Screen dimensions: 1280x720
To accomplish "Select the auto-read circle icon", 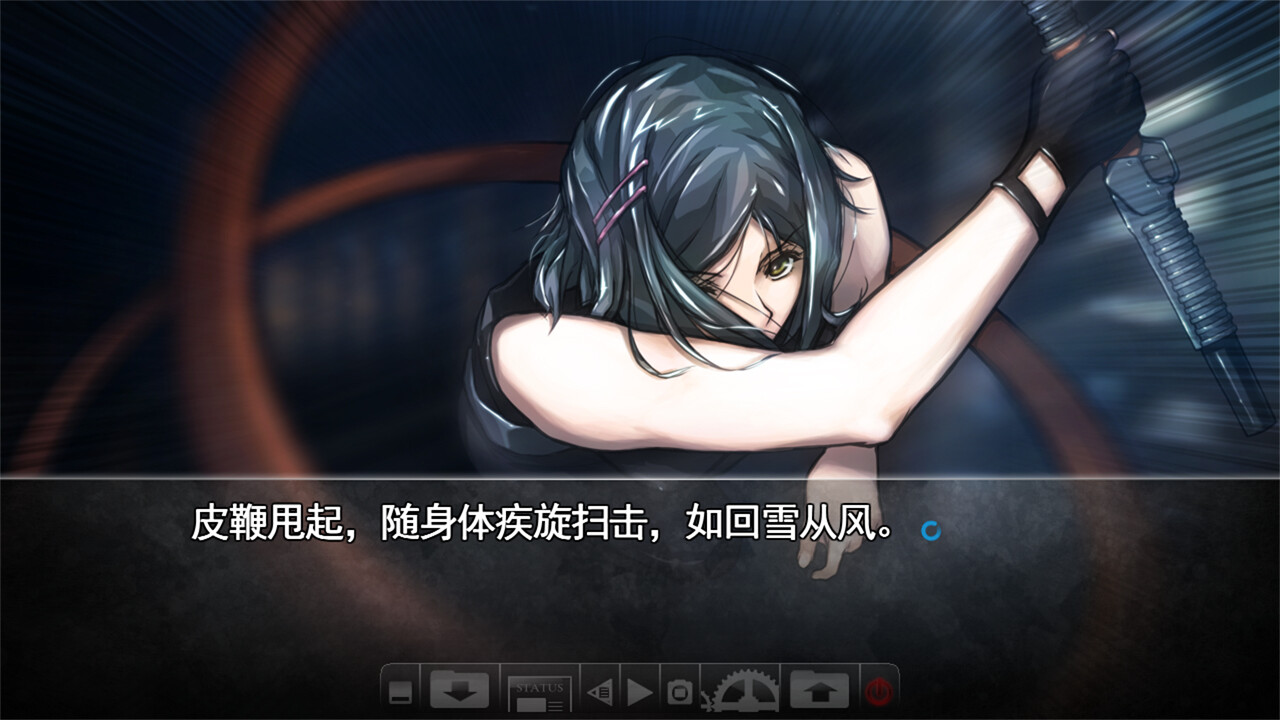I will coord(680,692).
